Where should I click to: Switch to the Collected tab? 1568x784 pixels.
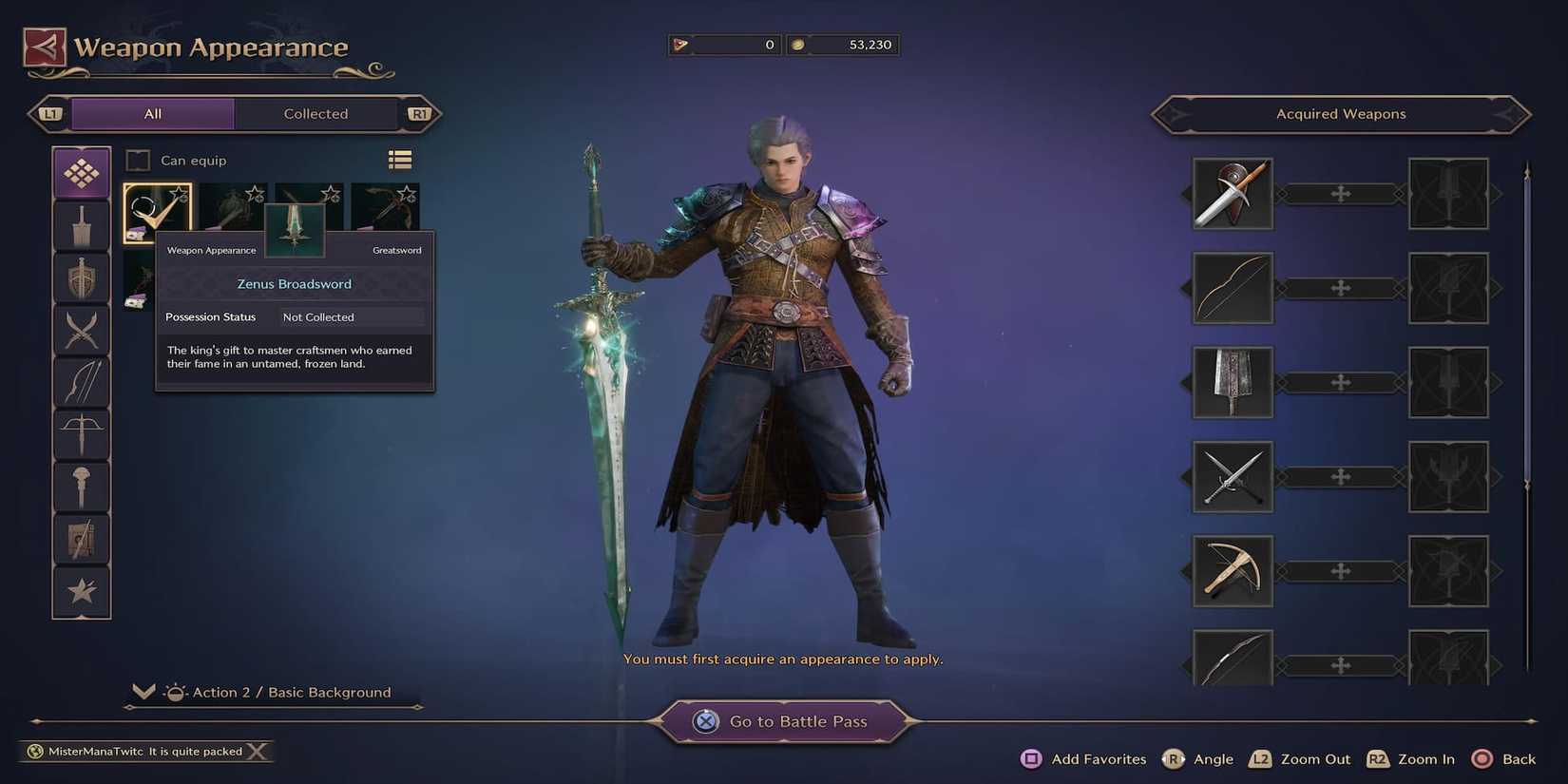click(315, 113)
